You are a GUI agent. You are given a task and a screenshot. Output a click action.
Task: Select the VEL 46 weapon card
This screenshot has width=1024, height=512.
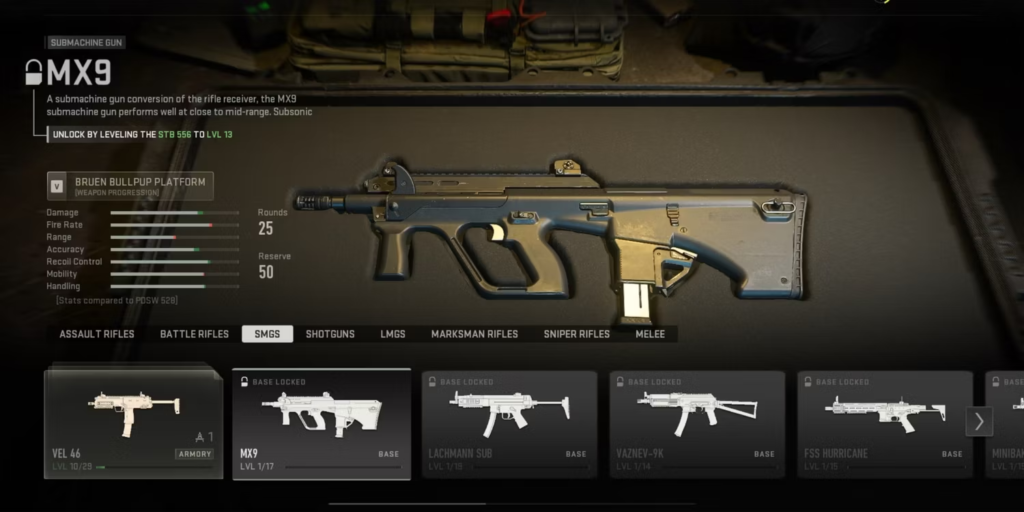(x=133, y=421)
